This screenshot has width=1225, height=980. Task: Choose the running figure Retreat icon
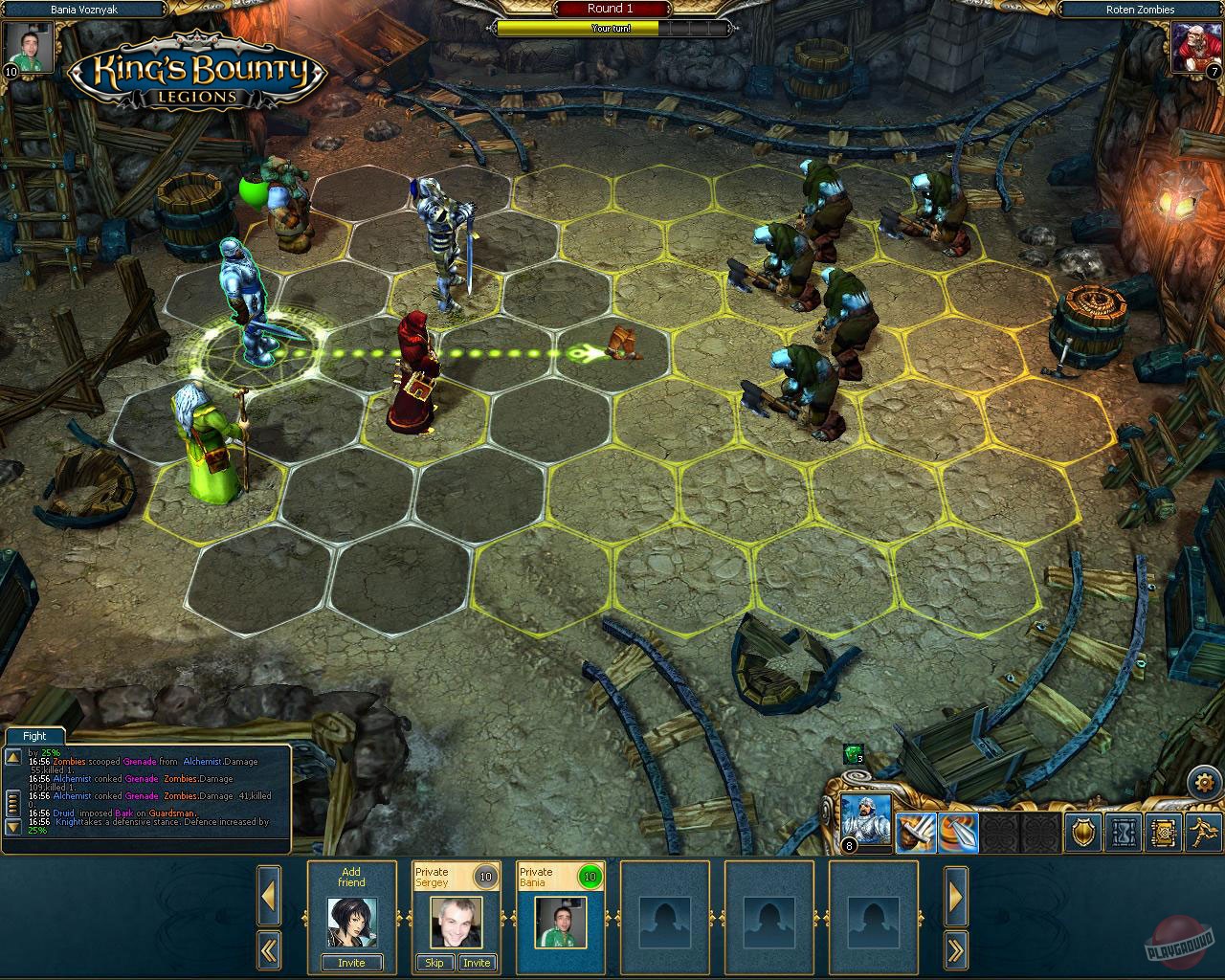[1202, 831]
